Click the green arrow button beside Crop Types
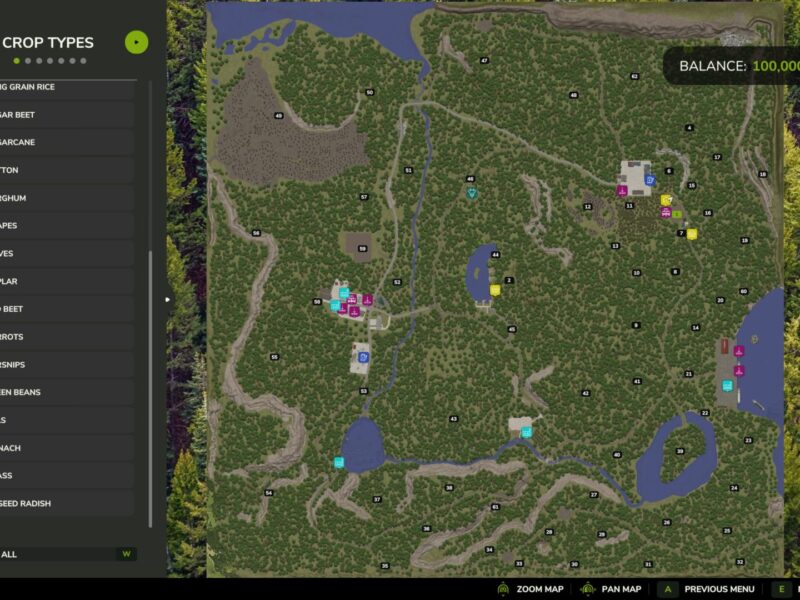This screenshot has width=800, height=600. (136, 42)
